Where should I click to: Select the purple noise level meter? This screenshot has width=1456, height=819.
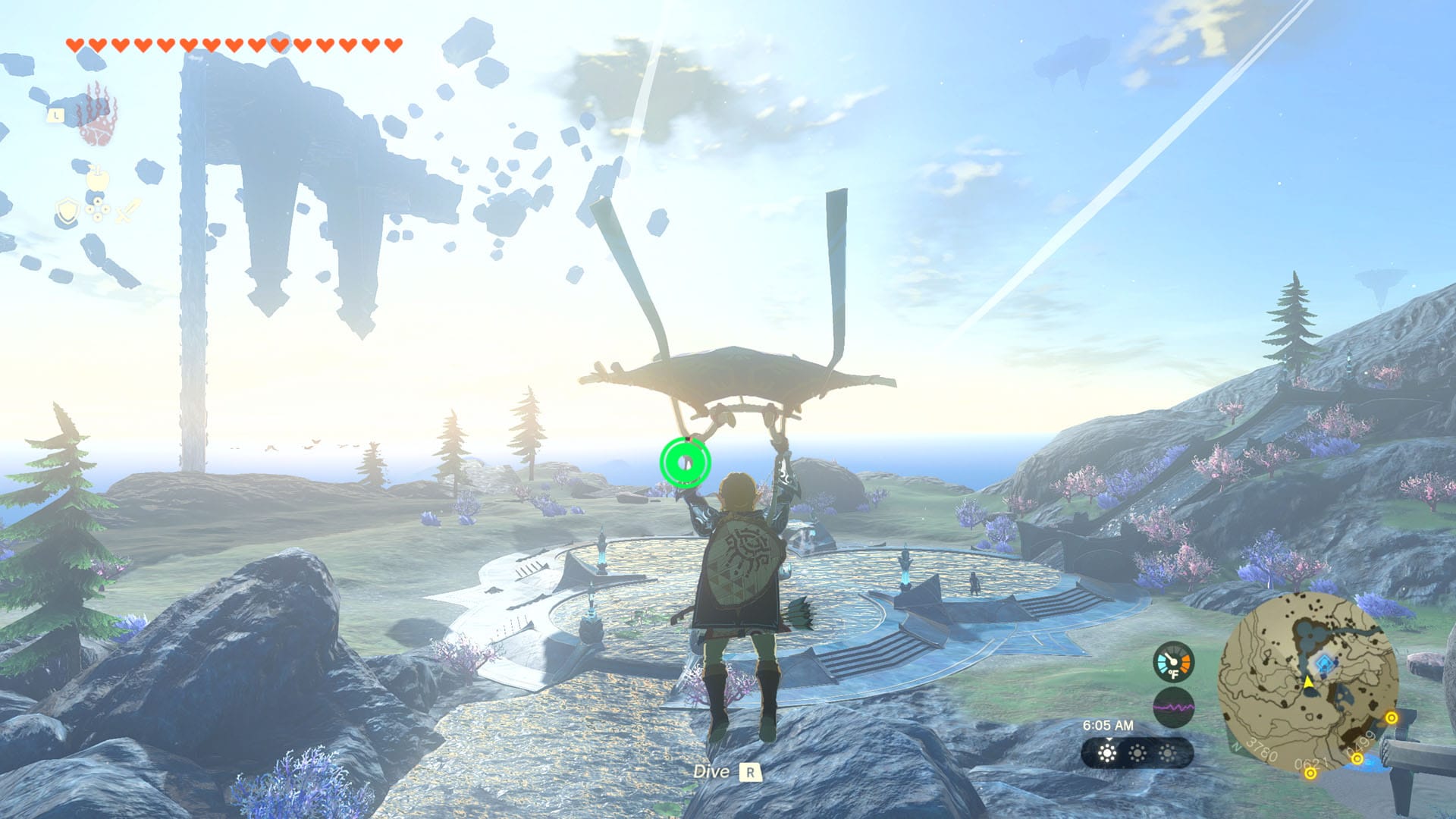tap(1174, 706)
